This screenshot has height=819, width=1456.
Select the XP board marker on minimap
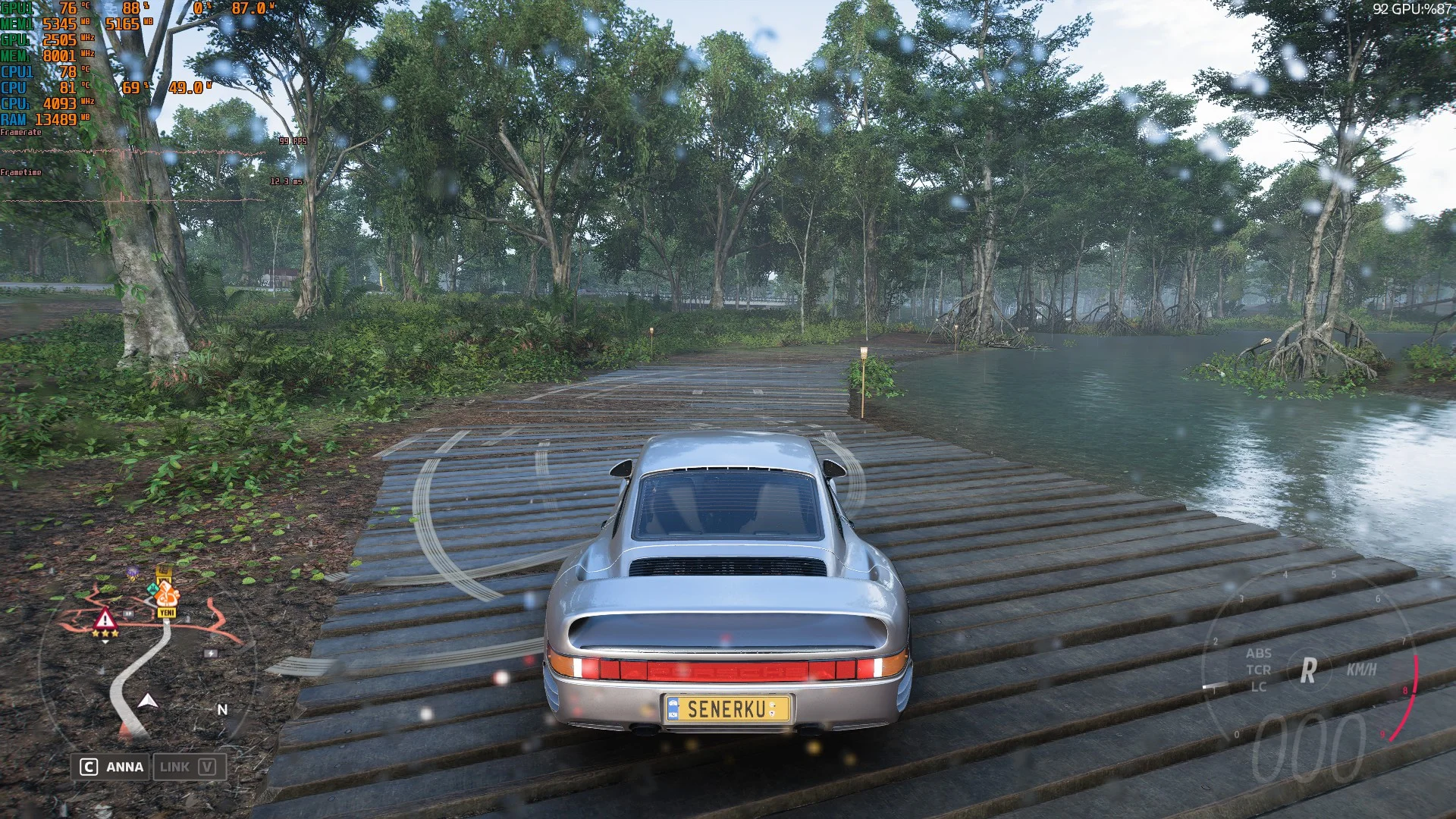tap(128, 613)
